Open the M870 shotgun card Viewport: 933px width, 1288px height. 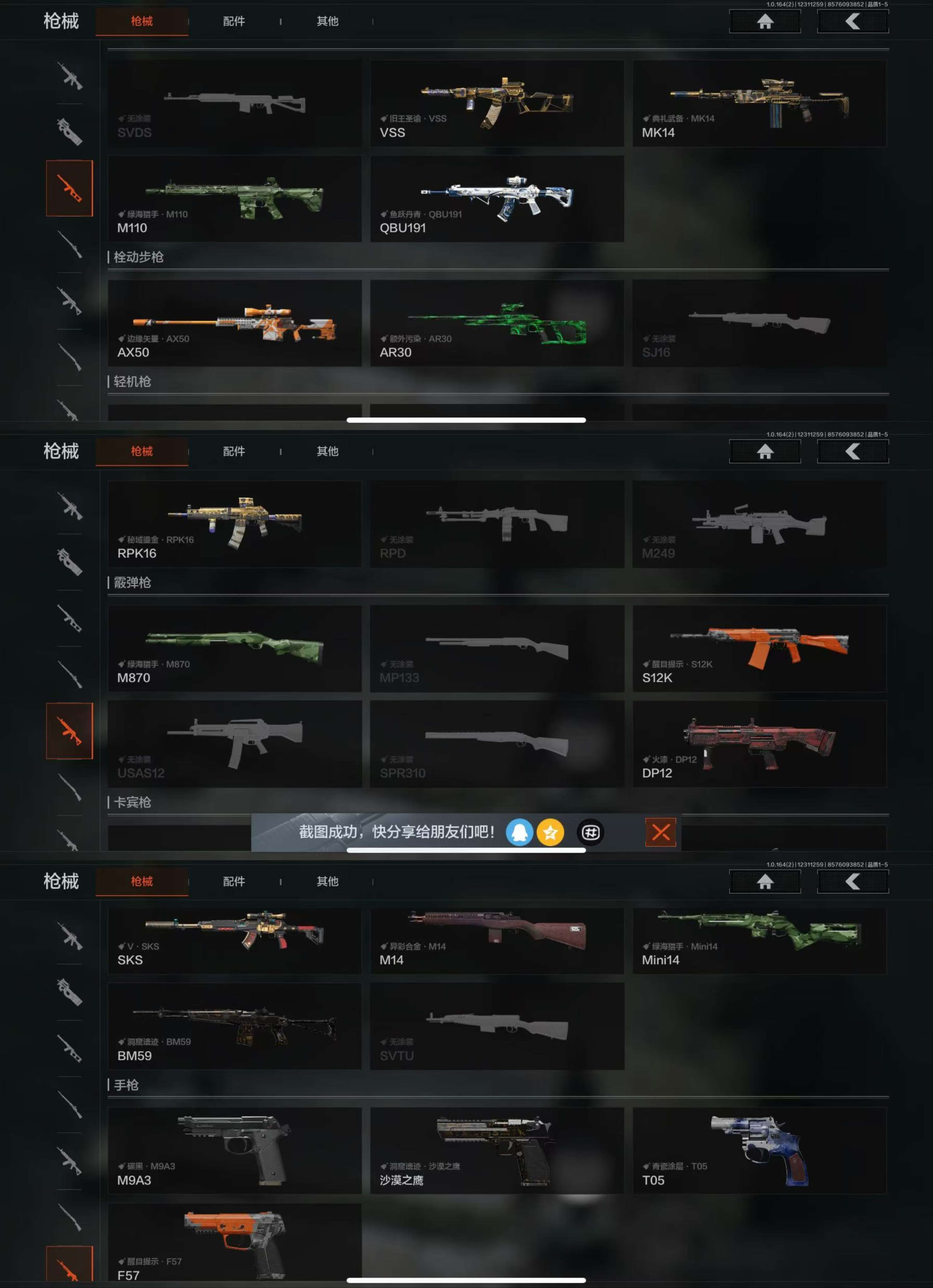[x=234, y=649]
